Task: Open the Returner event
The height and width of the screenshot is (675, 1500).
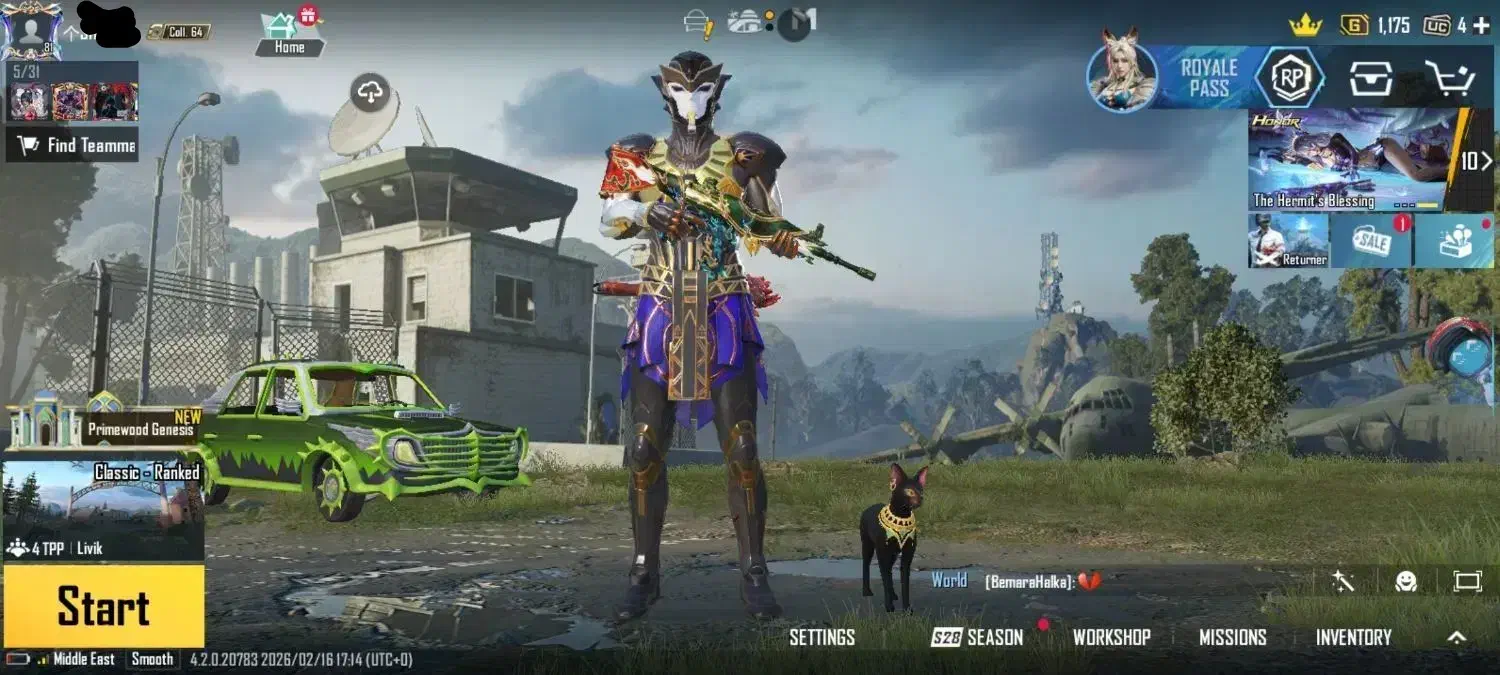Action: (x=1289, y=241)
